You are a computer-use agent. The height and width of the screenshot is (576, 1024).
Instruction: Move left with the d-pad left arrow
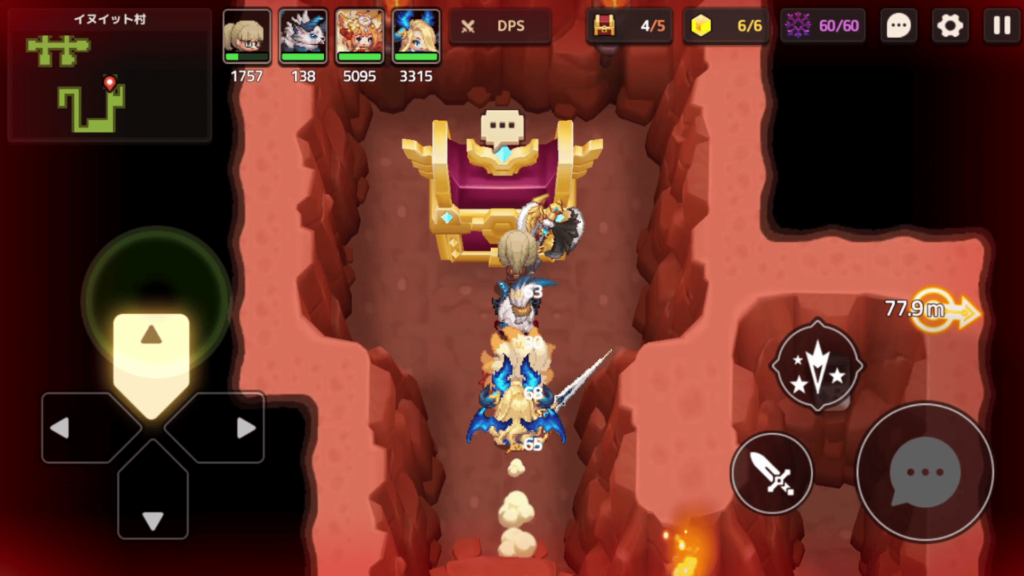pyautogui.click(x=82, y=428)
